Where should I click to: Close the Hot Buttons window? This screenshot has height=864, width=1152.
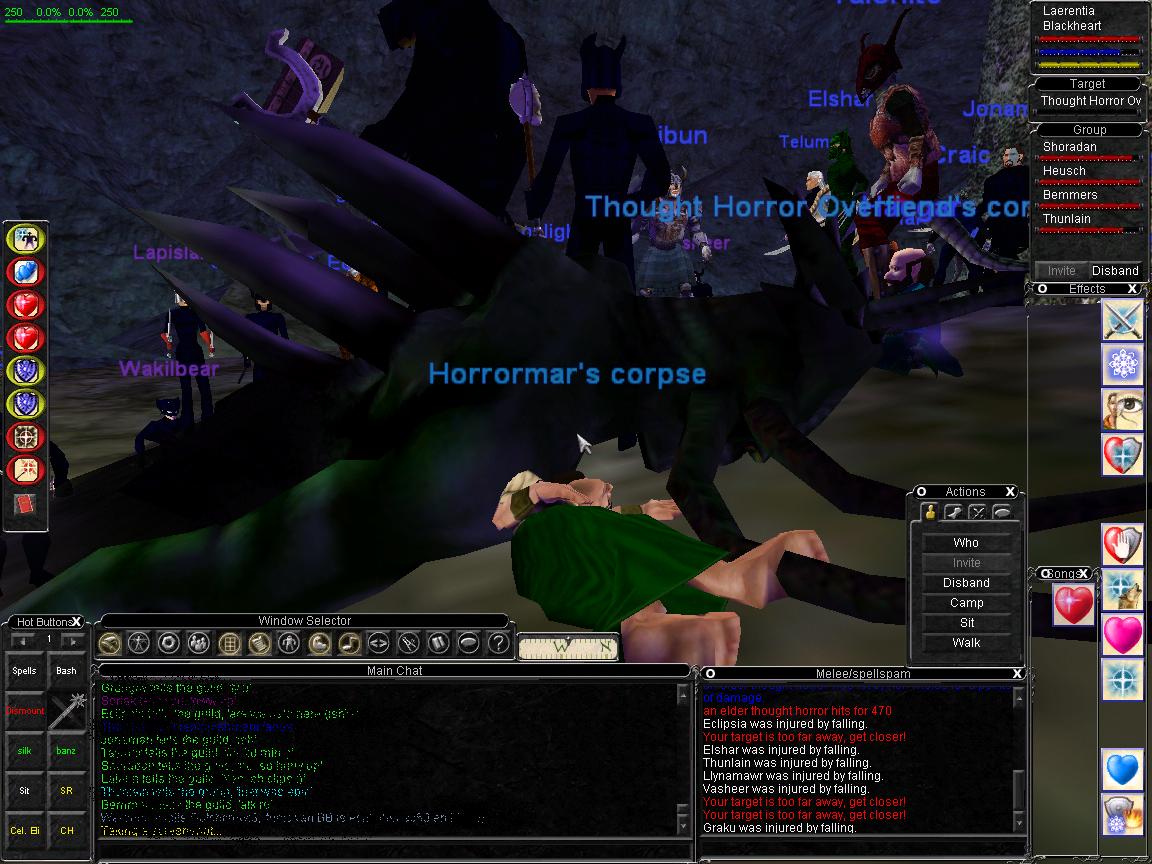click(x=76, y=622)
